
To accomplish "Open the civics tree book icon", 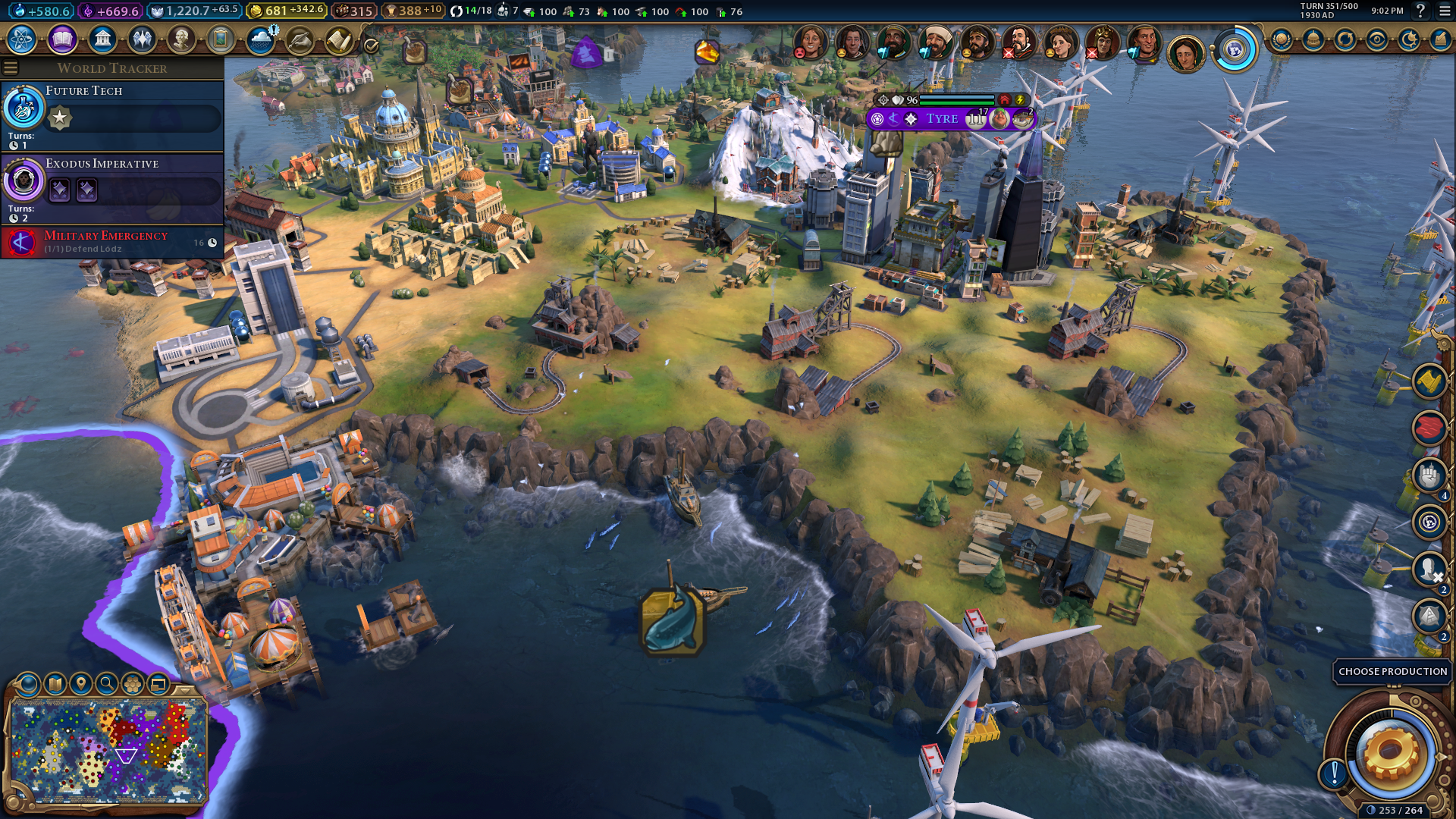I will click(x=62, y=39).
